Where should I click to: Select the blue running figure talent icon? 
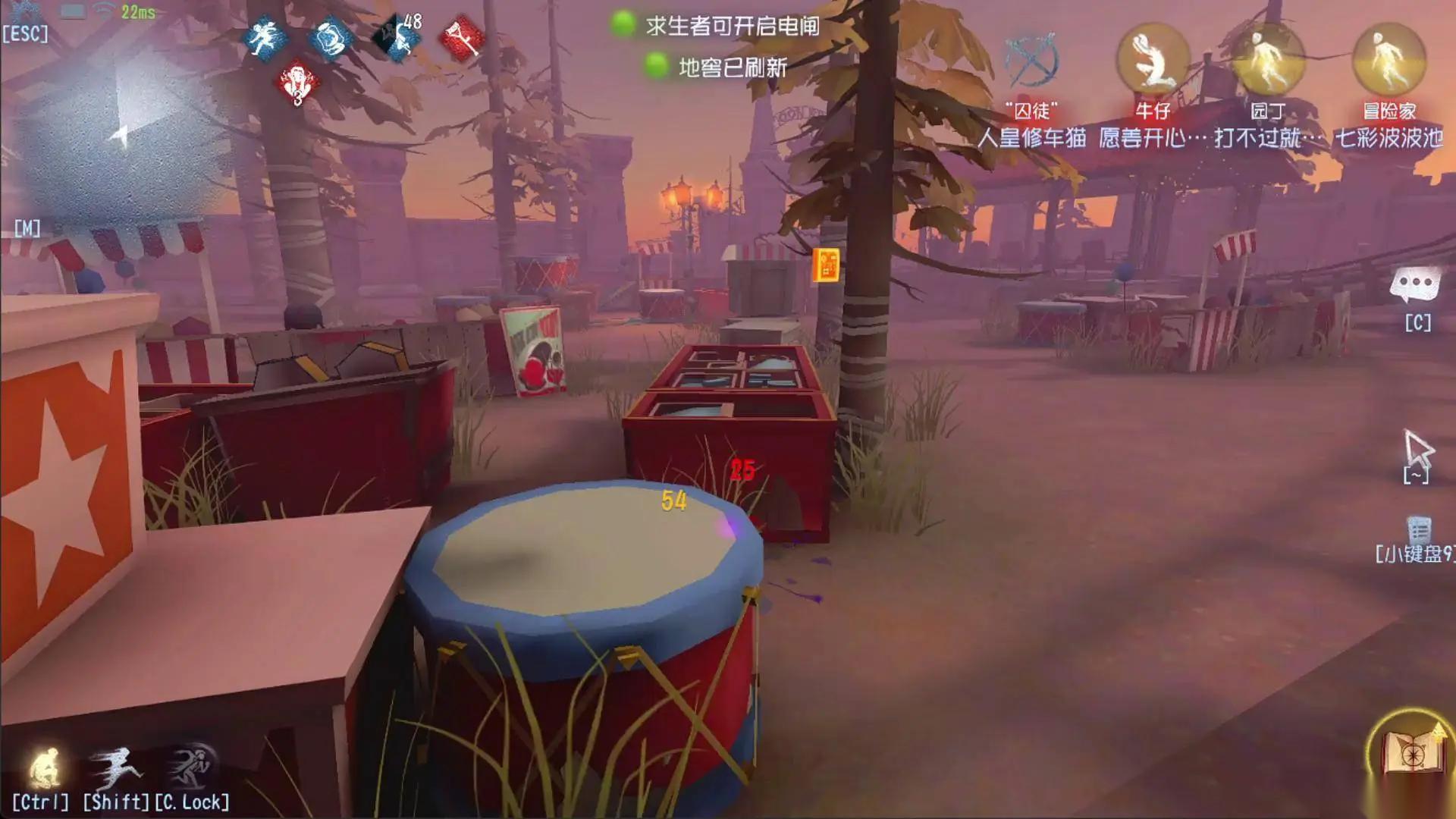[x=265, y=38]
